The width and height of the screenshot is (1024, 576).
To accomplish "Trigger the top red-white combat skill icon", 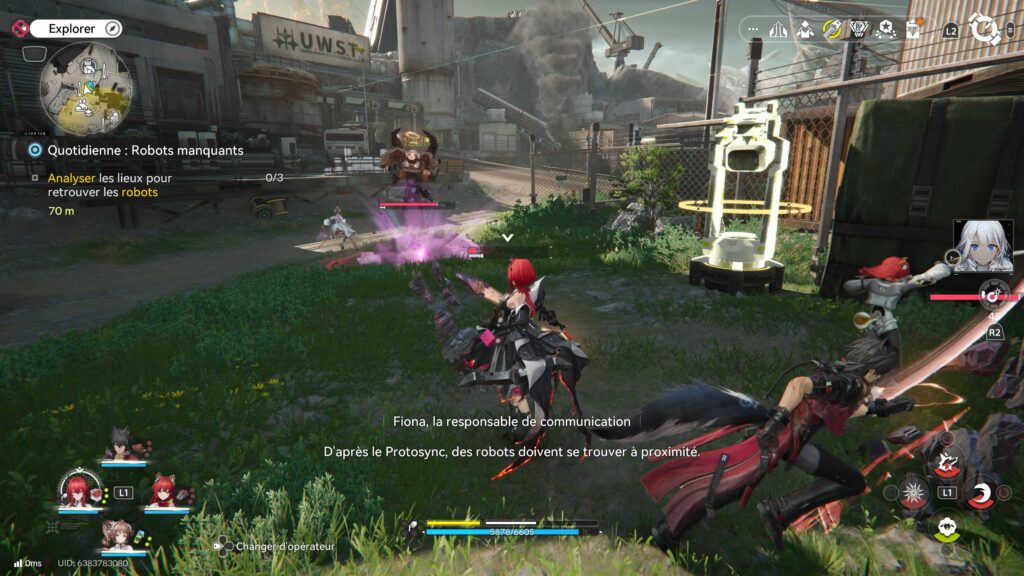I will click(x=946, y=461).
